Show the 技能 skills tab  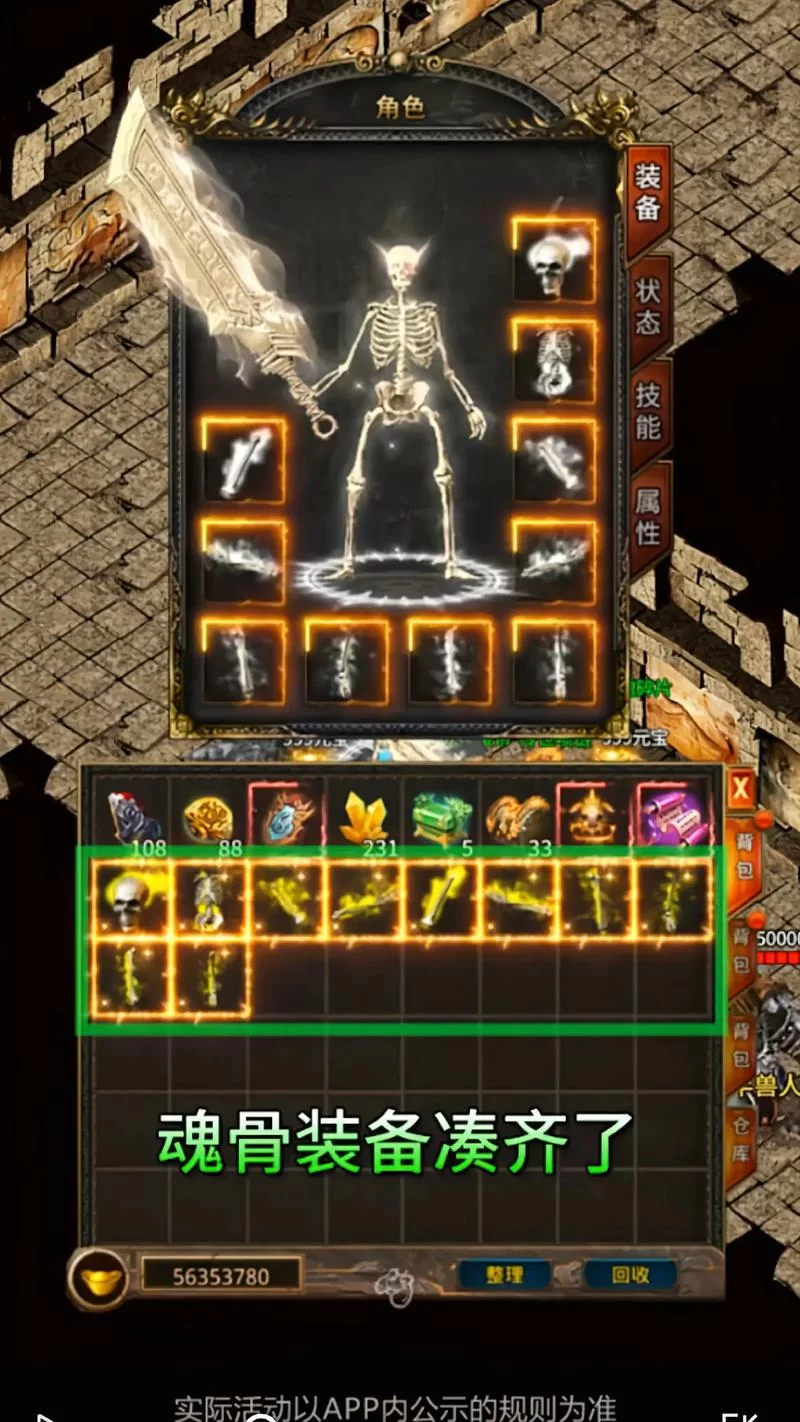tap(648, 412)
